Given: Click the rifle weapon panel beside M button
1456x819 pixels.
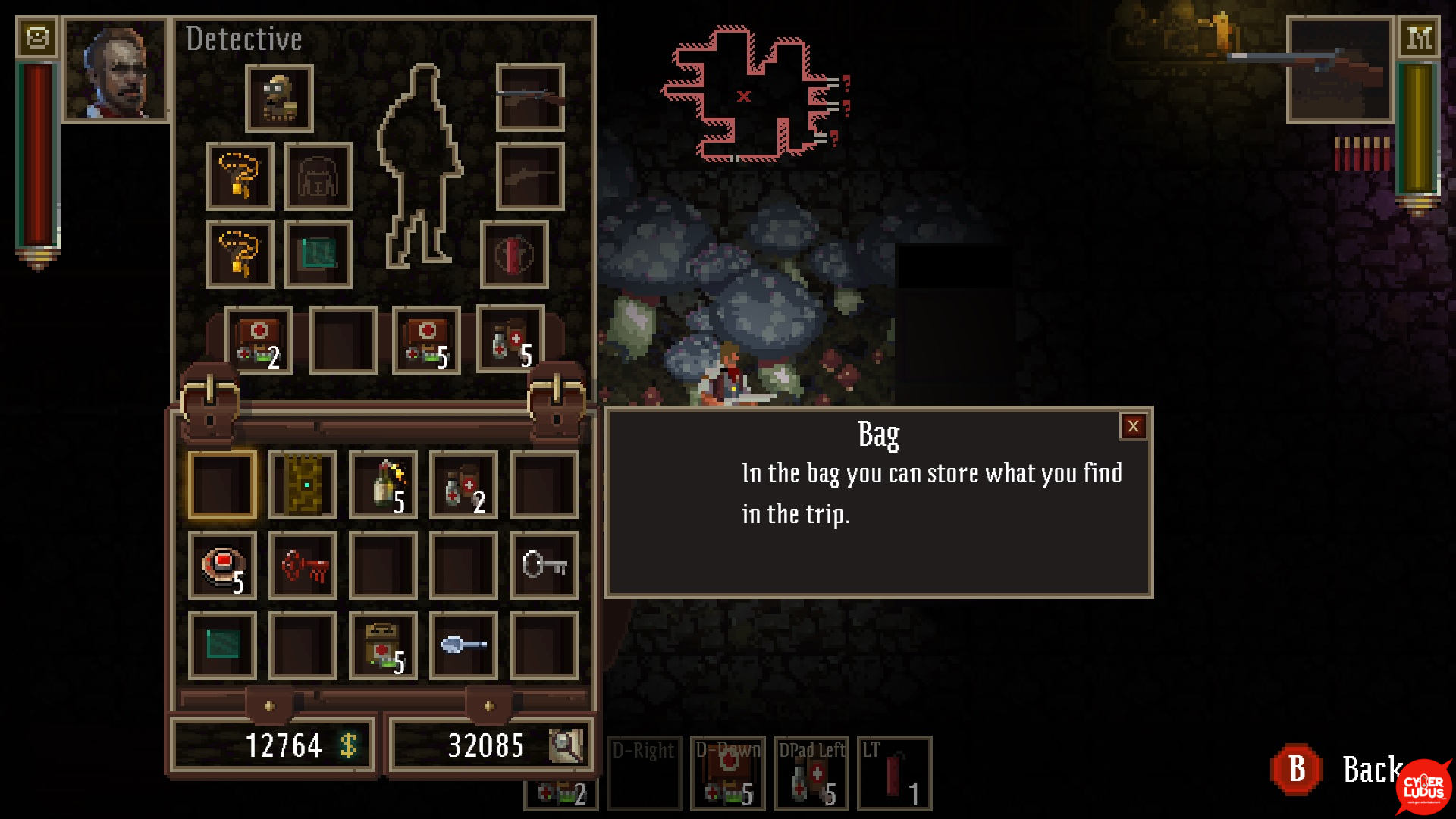Looking at the screenshot, I should pyautogui.click(x=1340, y=71).
